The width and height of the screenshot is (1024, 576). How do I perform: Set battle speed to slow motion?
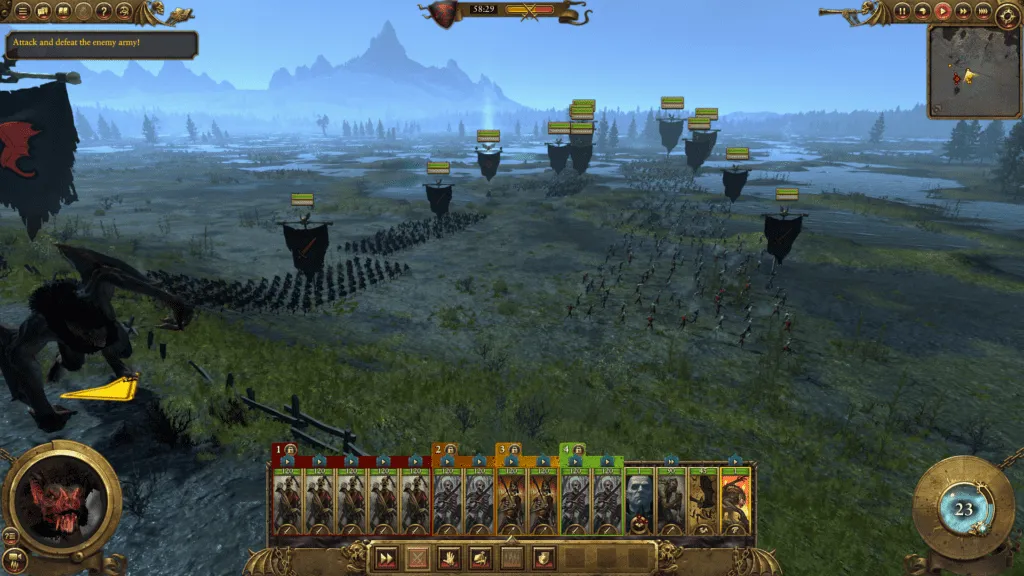tap(923, 11)
